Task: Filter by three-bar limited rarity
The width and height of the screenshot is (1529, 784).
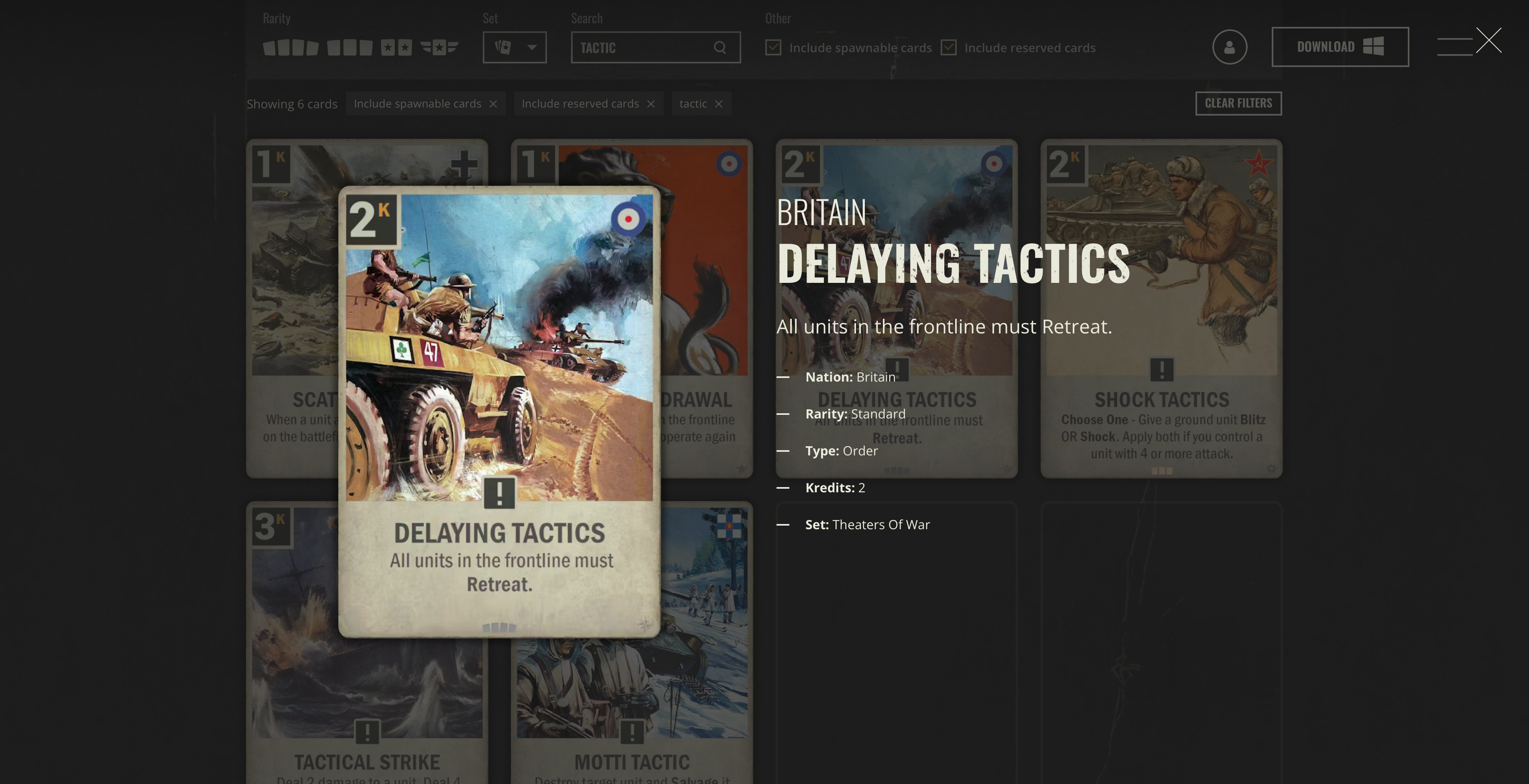Action: coord(350,47)
